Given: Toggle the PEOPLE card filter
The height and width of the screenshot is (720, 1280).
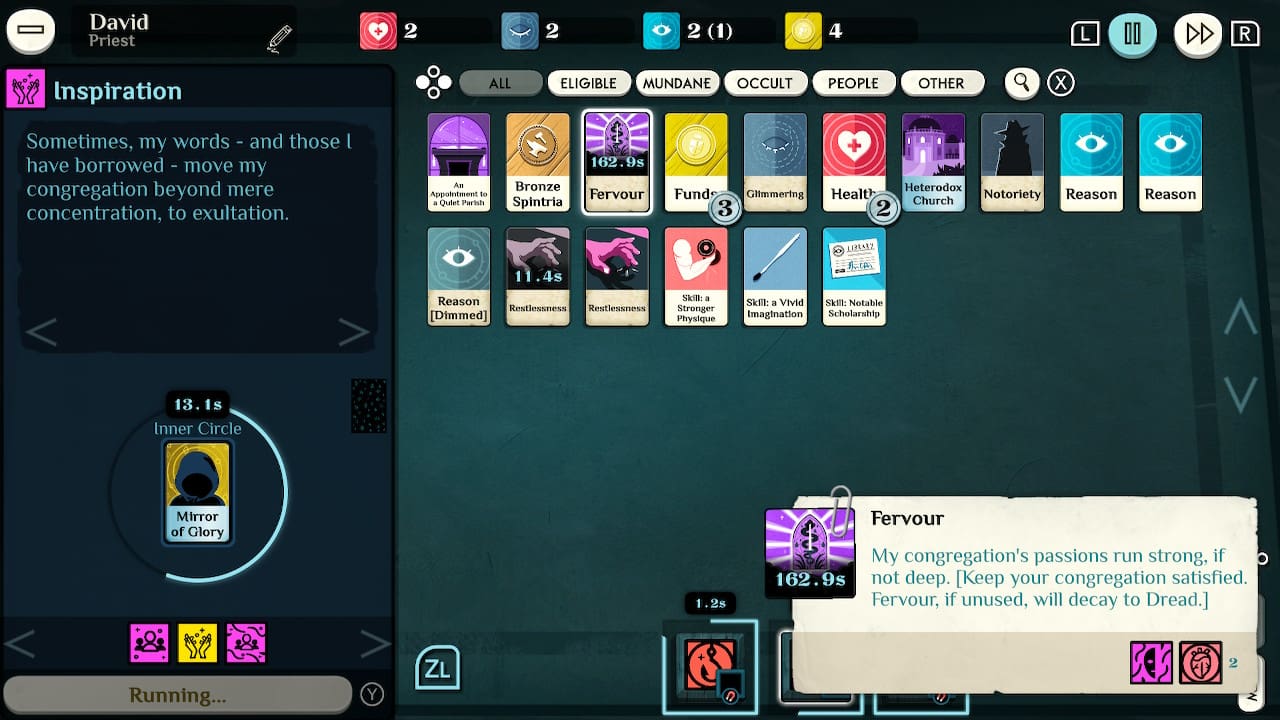Looking at the screenshot, I should (854, 83).
